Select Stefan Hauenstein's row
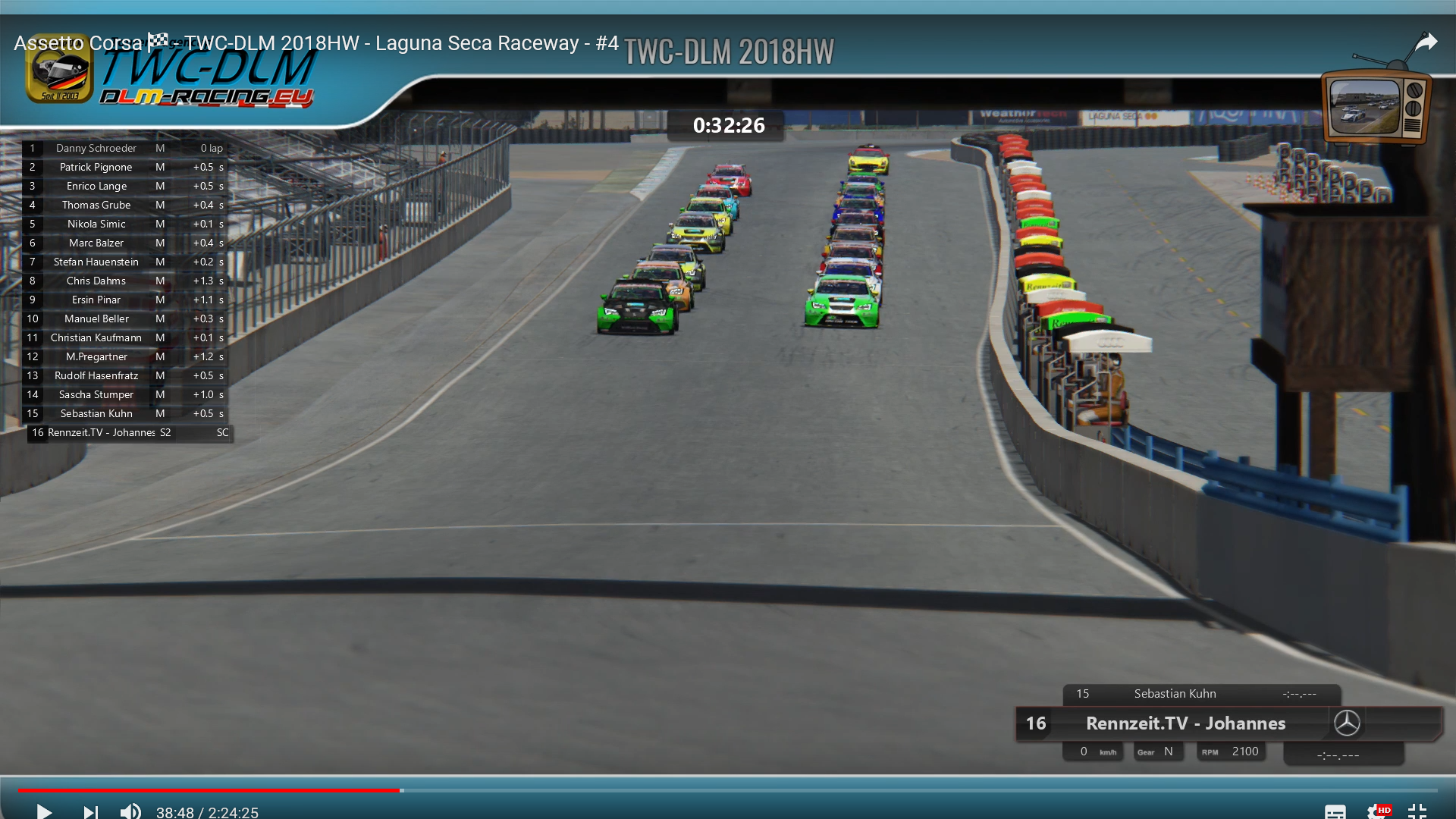1456x819 pixels. click(x=96, y=262)
